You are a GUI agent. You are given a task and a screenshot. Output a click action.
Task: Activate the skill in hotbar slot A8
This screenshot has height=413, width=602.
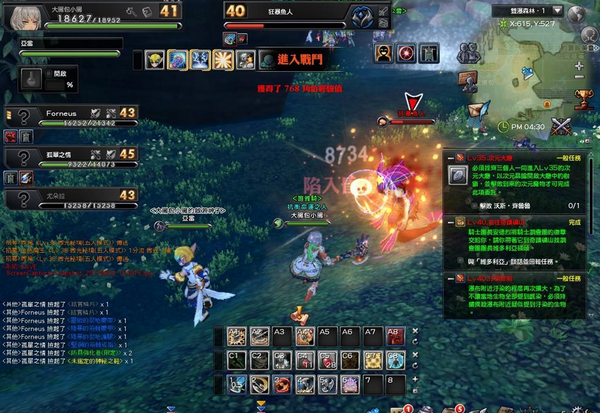click(x=393, y=338)
